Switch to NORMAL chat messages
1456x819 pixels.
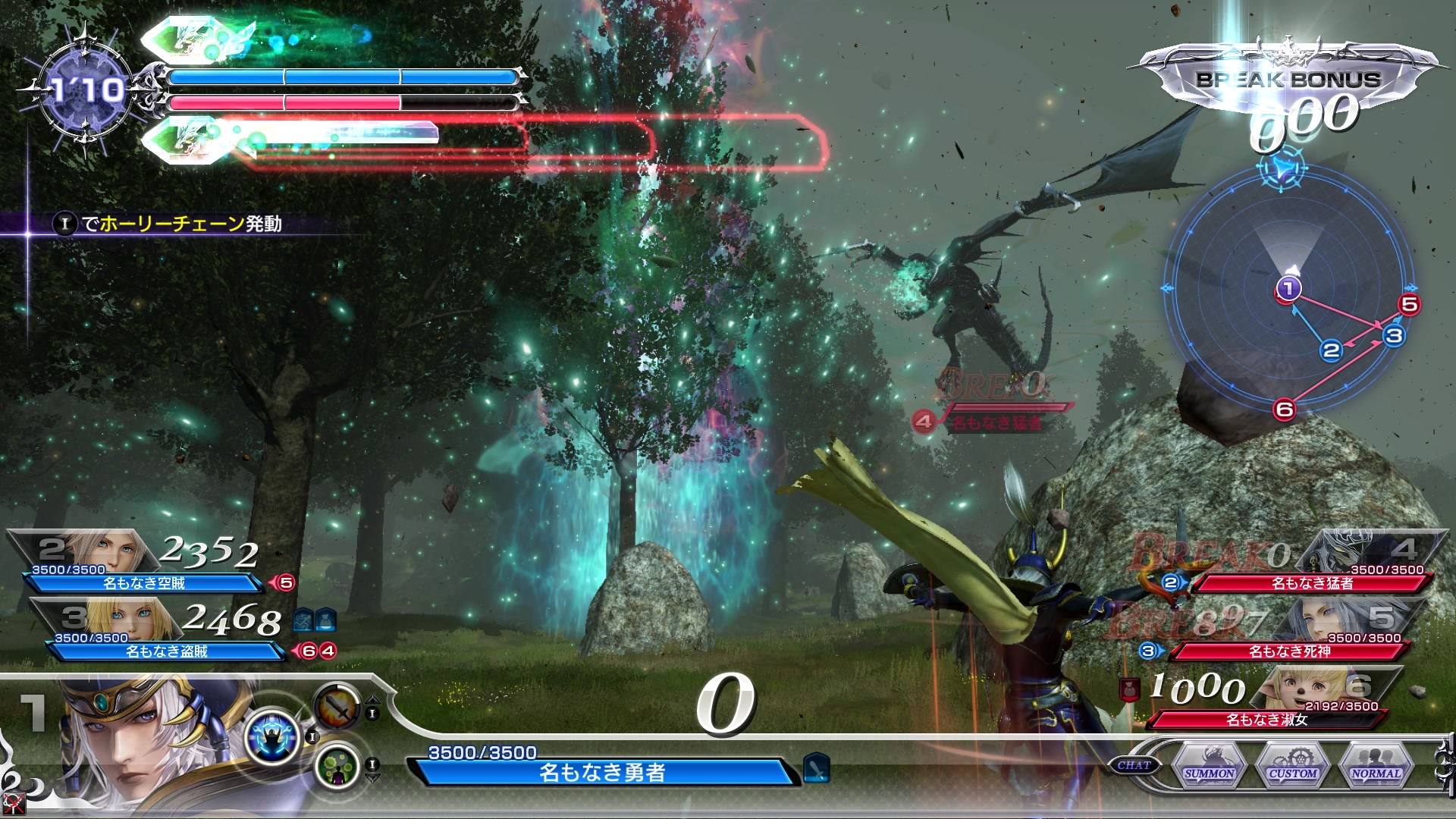[1376, 765]
